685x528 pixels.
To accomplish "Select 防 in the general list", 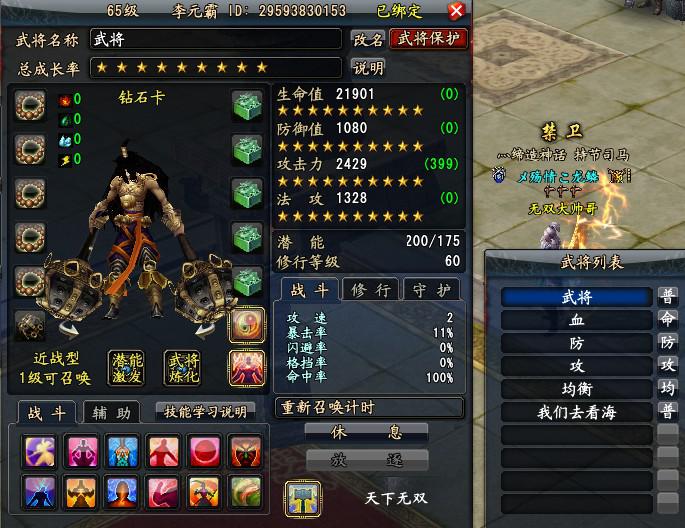I will [x=577, y=343].
